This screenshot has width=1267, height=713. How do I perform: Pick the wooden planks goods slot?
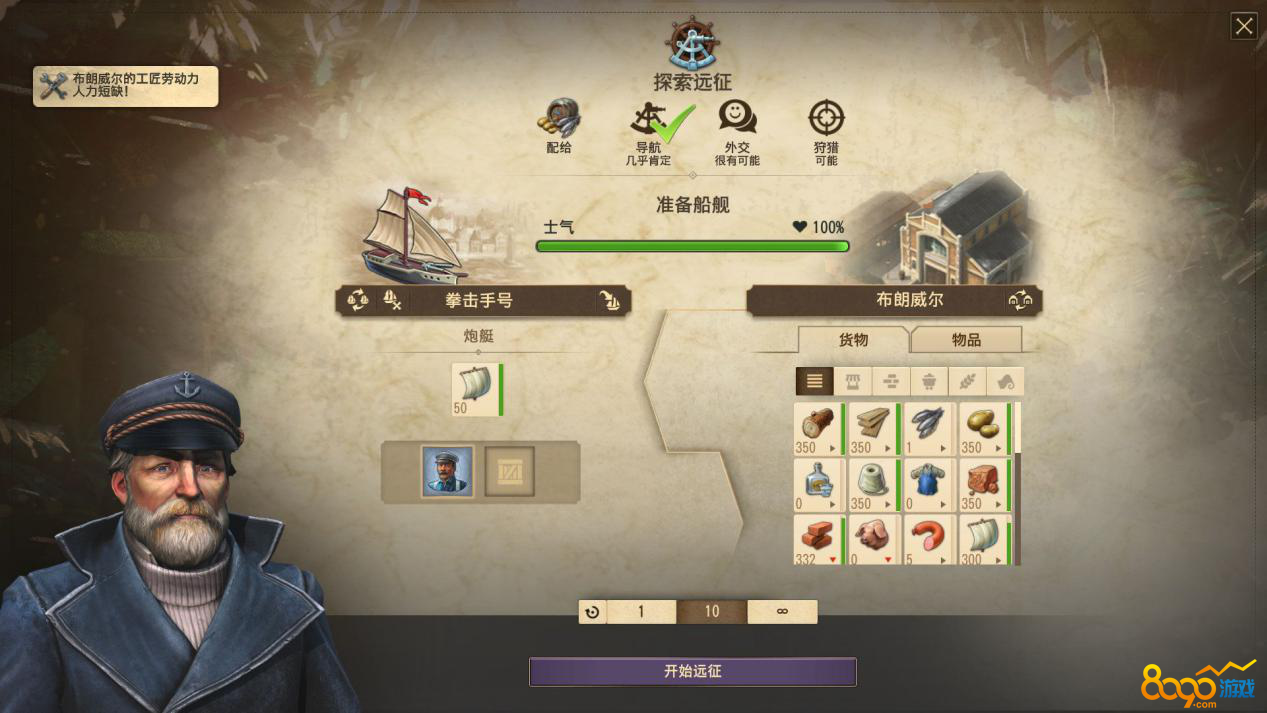(x=872, y=428)
